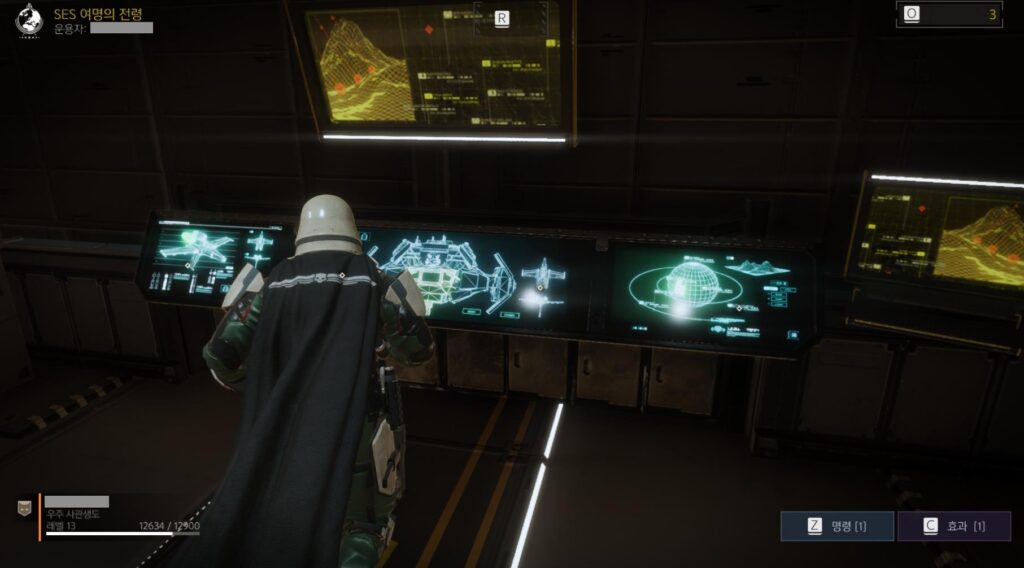Select the player rank badge icon
Screen dimensions: 1024x568
tap(24, 509)
